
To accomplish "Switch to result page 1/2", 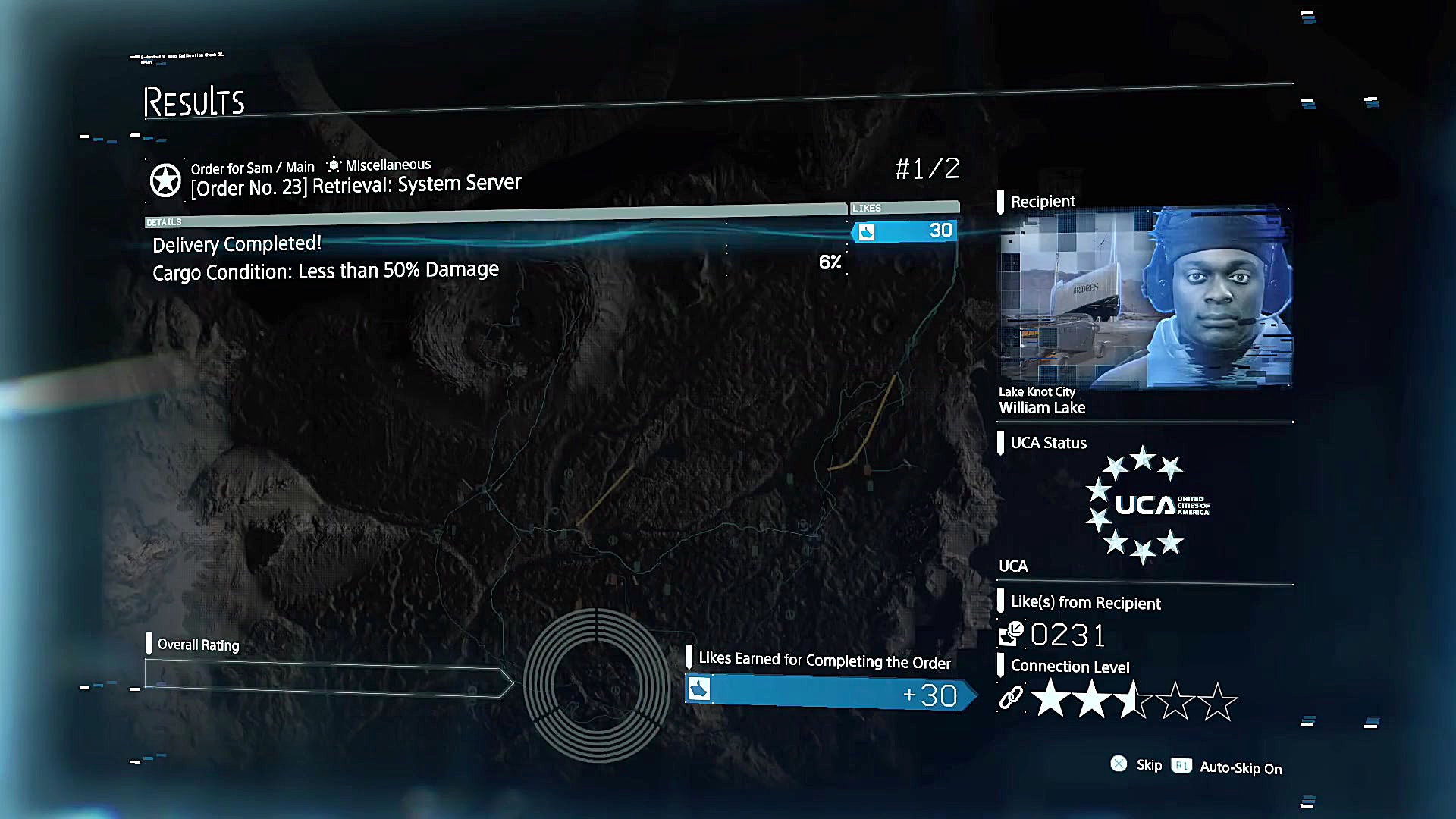I will click(x=927, y=168).
